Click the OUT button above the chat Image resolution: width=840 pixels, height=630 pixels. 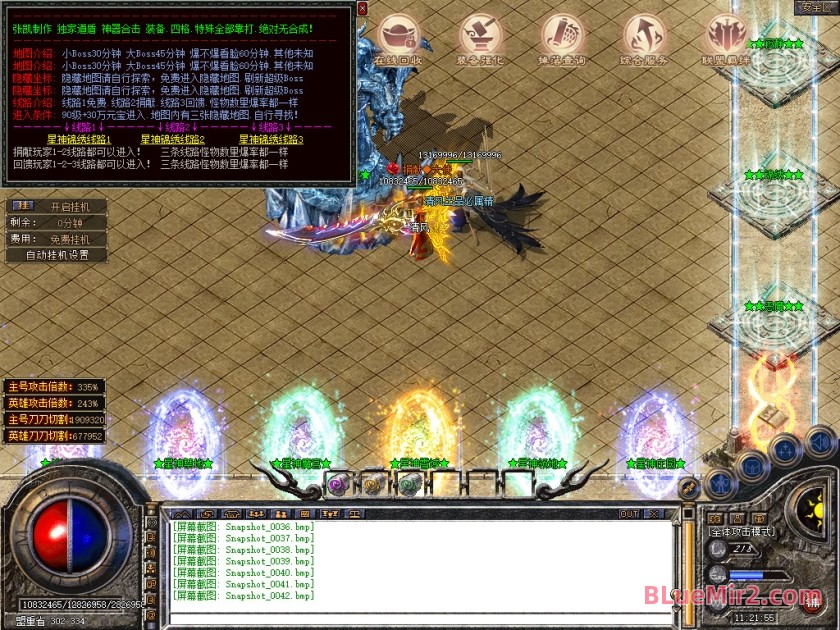point(629,514)
